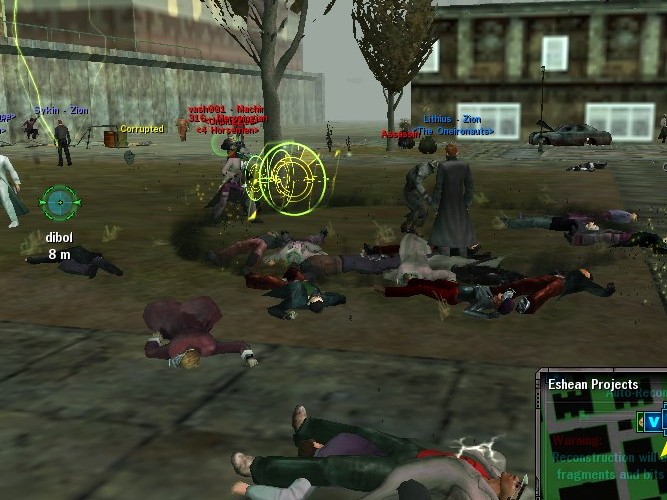Target the red vash001 player name tag
Screen dimensions: 667x500
click(x=213, y=108)
